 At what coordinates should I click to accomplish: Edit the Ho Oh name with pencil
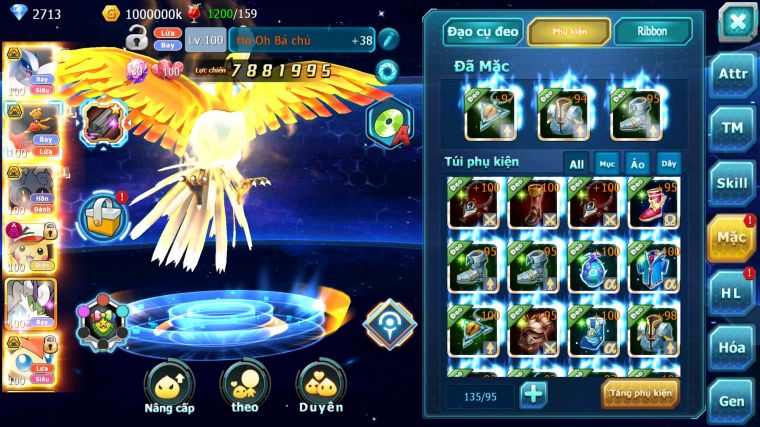[x=389, y=40]
